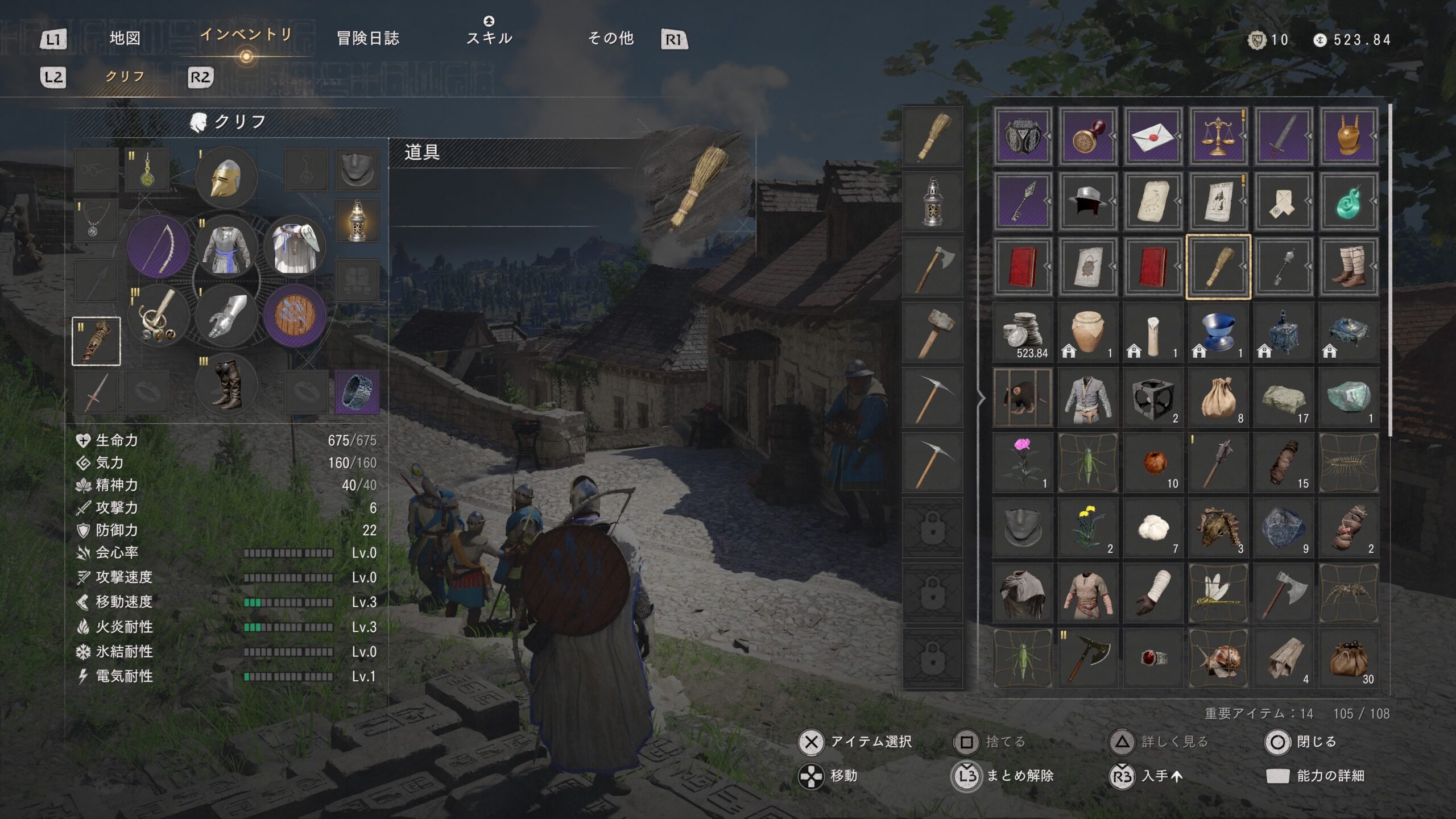Select the sledgehammer tool slot
1456x819 pixels.
[932, 332]
